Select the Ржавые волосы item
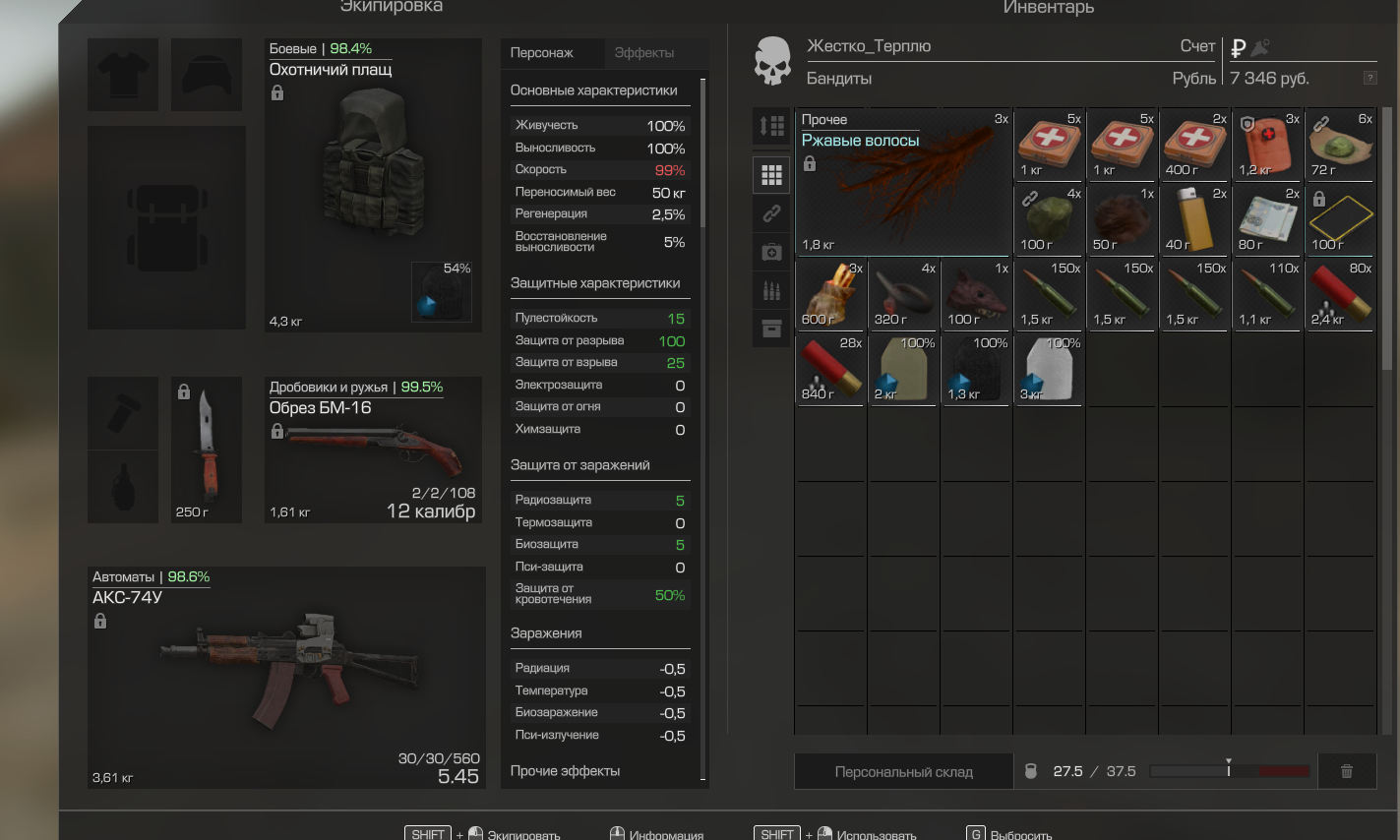 [x=902, y=182]
